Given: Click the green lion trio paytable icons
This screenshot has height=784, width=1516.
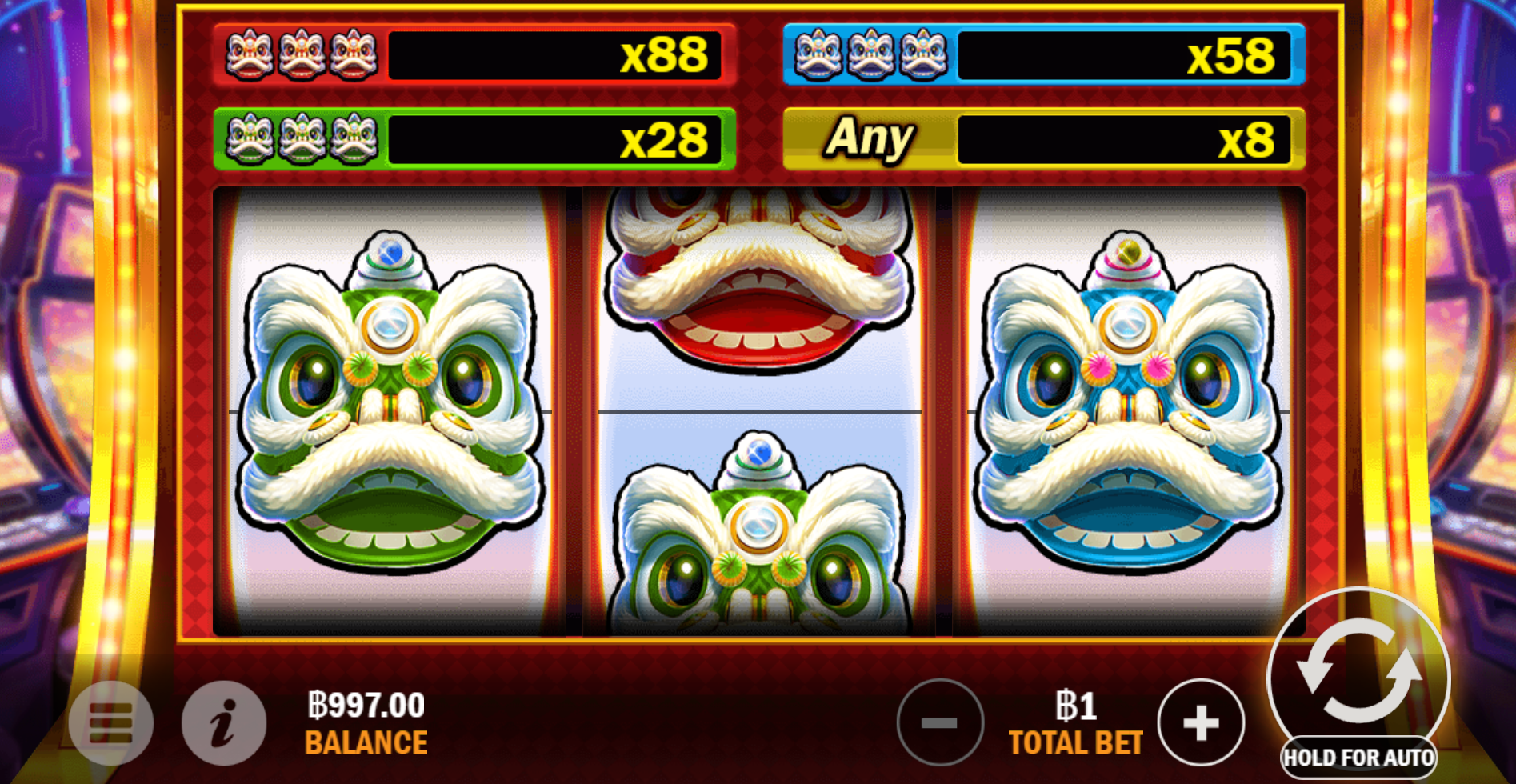Looking at the screenshot, I should [302, 138].
